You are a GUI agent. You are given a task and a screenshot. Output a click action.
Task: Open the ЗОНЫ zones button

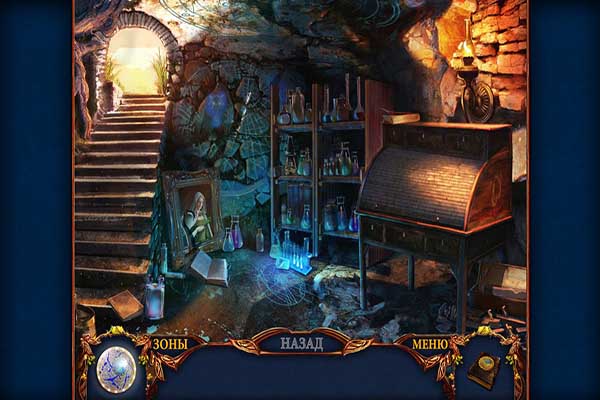(x=170, y=344)
